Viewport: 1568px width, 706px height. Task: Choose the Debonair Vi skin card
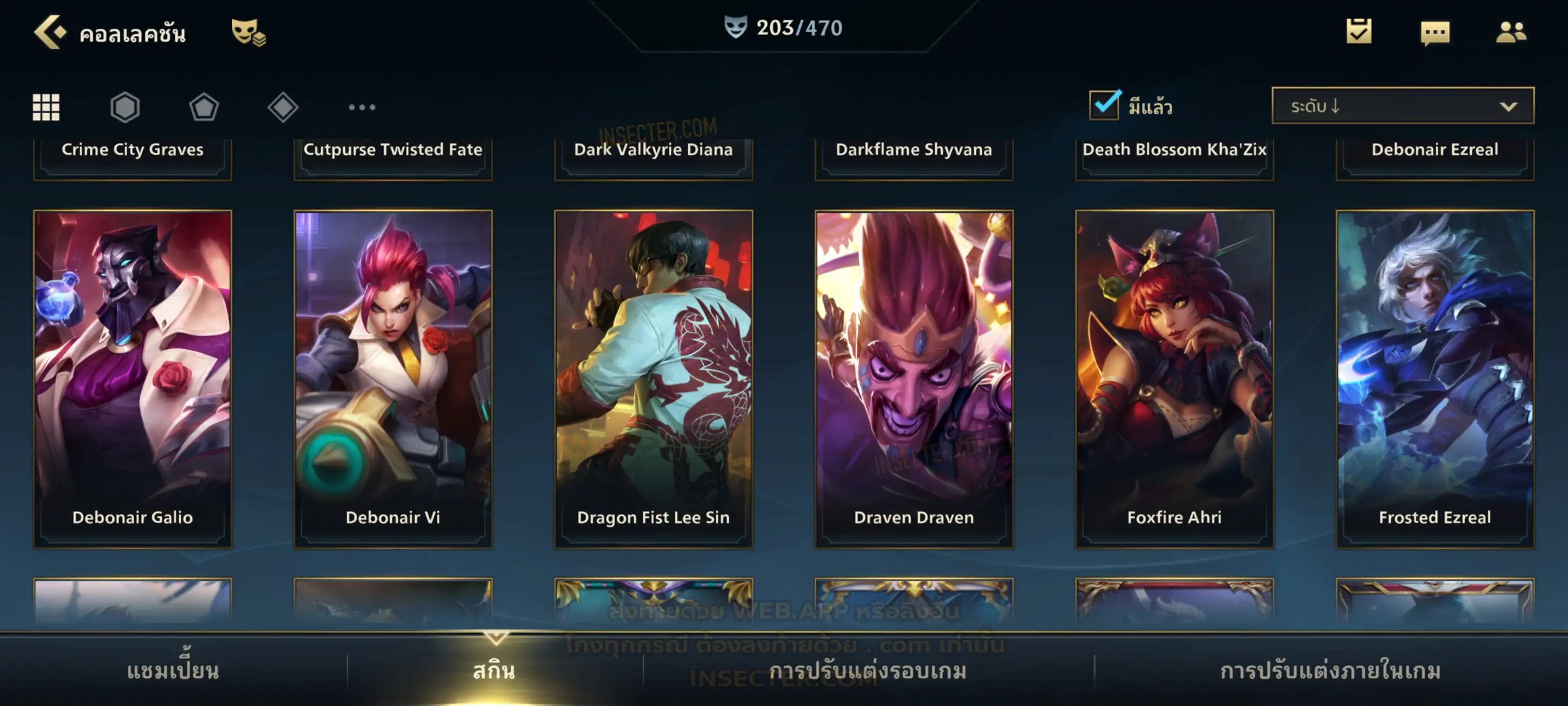coord(393,379)
